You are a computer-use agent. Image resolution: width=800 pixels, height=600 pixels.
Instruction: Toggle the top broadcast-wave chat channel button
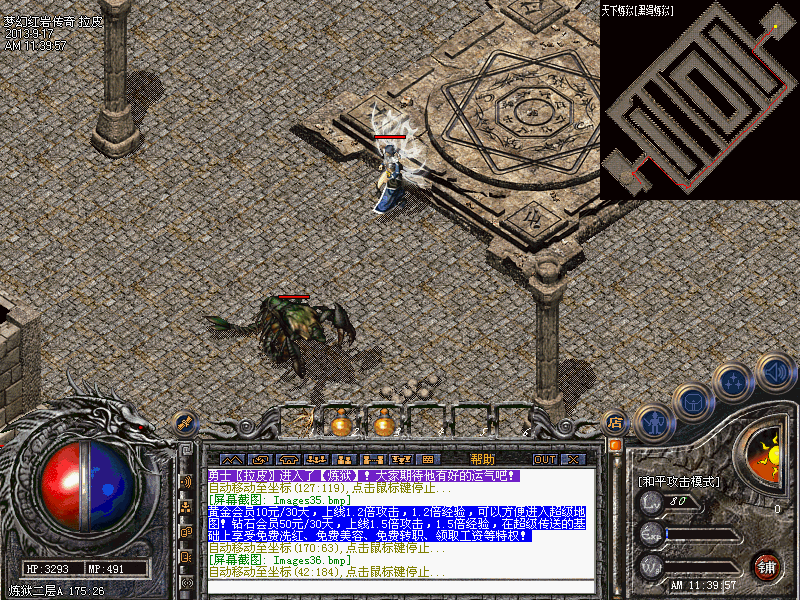pyautogui.click(x=187, y=481)
